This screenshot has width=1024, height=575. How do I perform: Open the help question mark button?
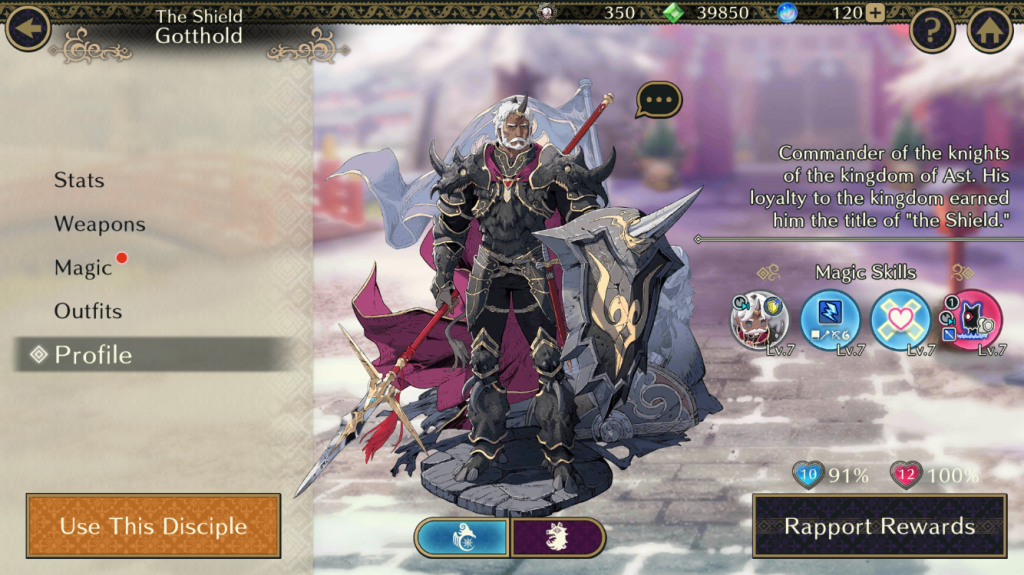click(x=932, y=30)
